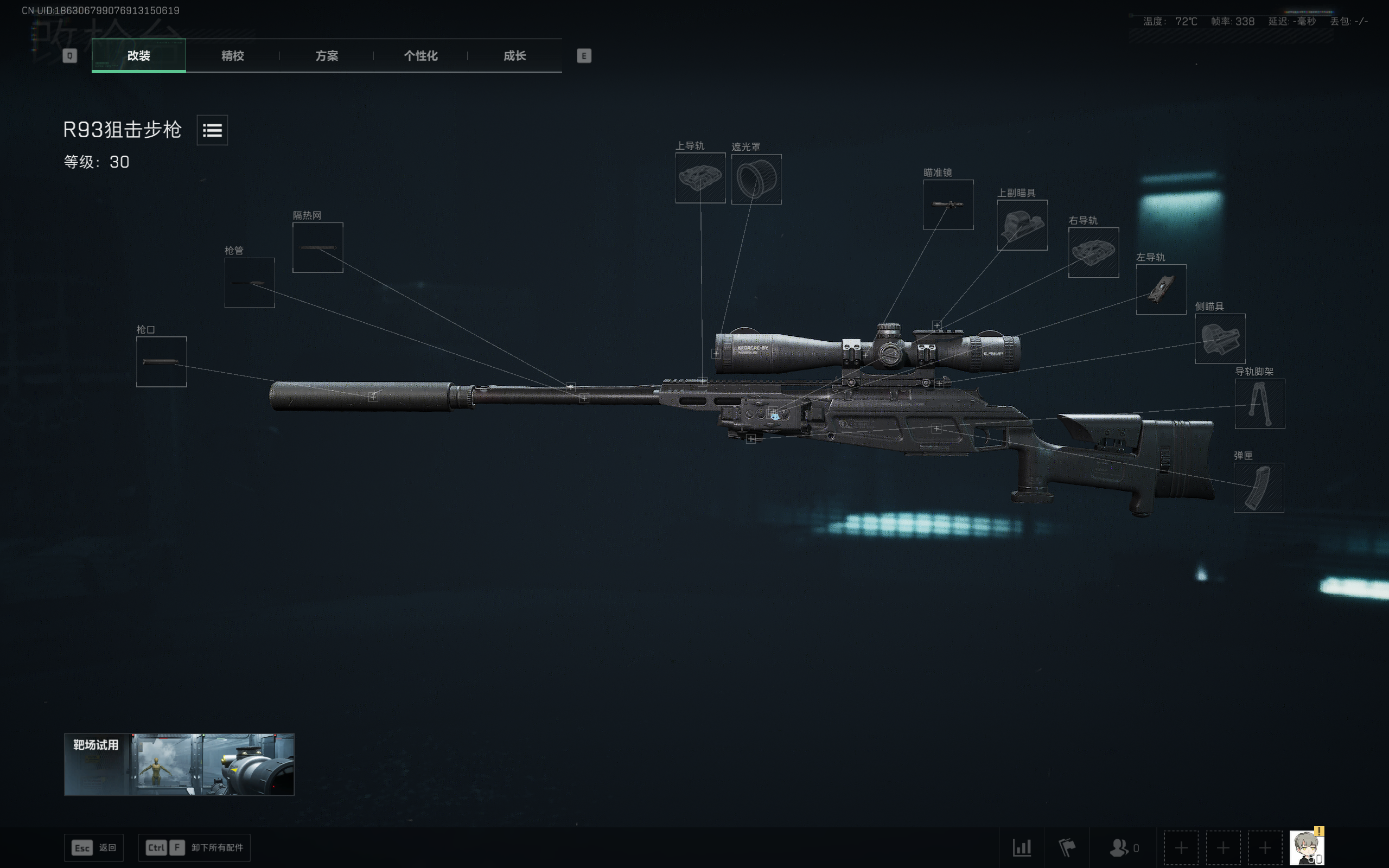Open the attachment list next to weapon name
Screen dimensions: 1389x868
tap(212, 130)
